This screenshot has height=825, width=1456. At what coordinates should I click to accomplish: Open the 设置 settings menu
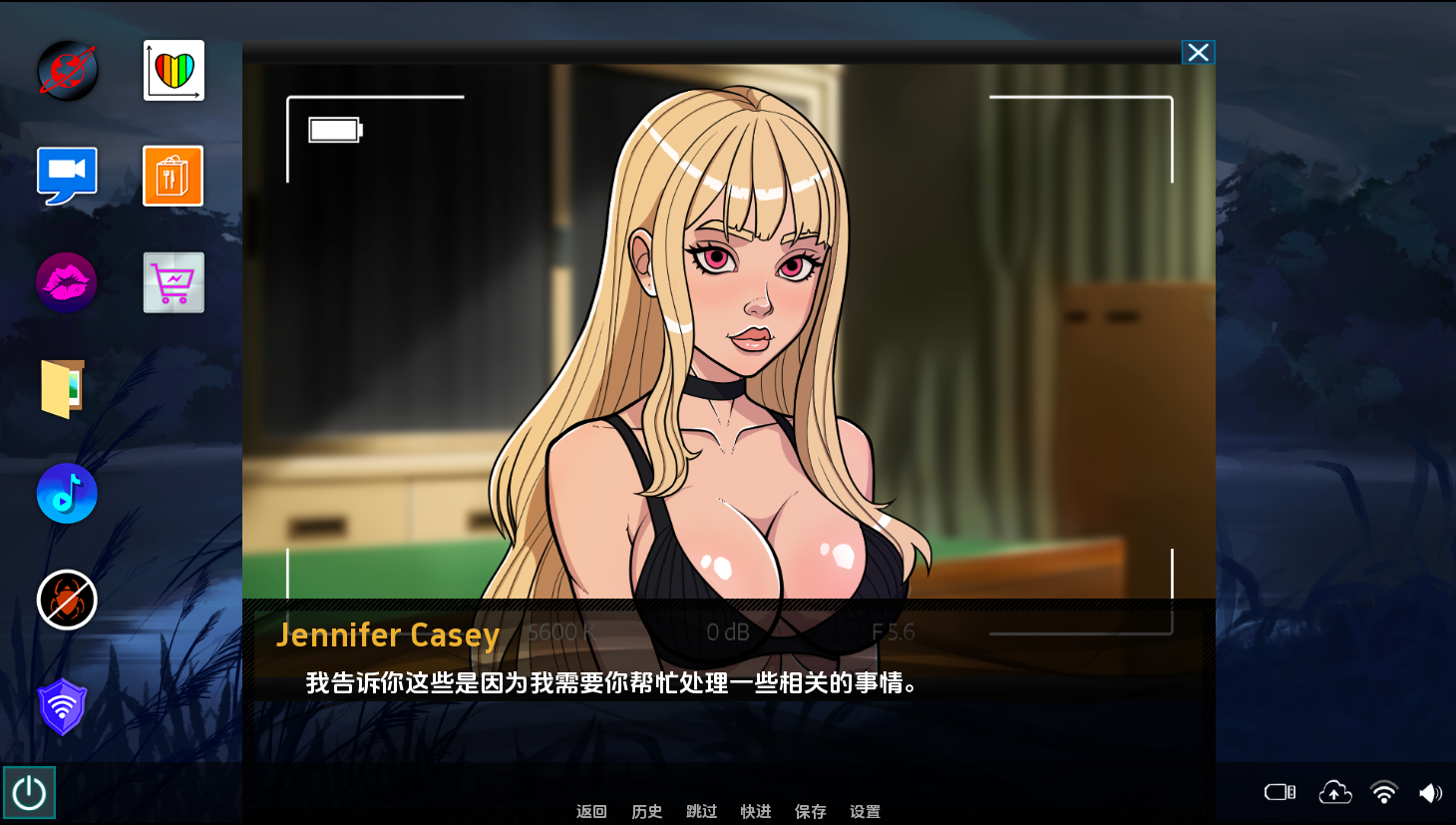pyautogui.click(x=865, y=811)
